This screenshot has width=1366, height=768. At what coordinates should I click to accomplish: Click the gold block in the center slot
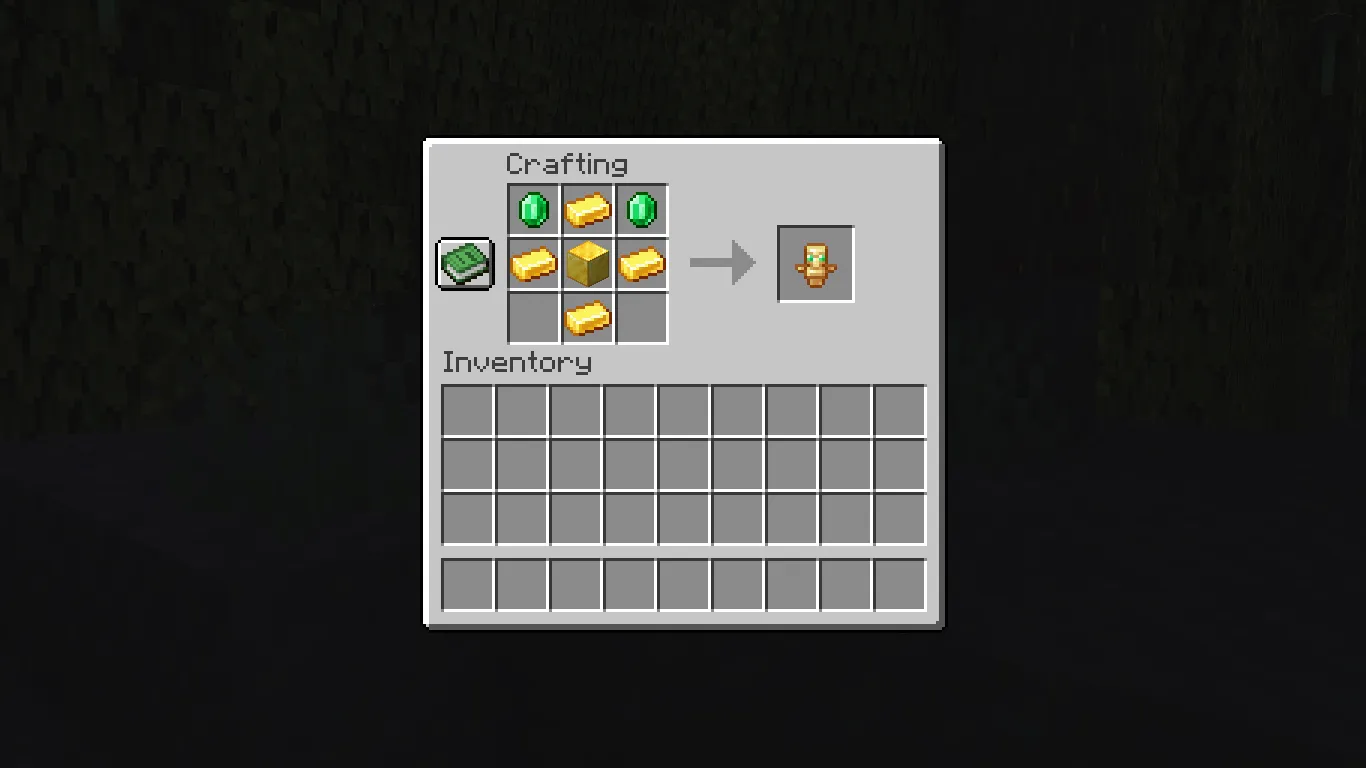tap(587, 263)
